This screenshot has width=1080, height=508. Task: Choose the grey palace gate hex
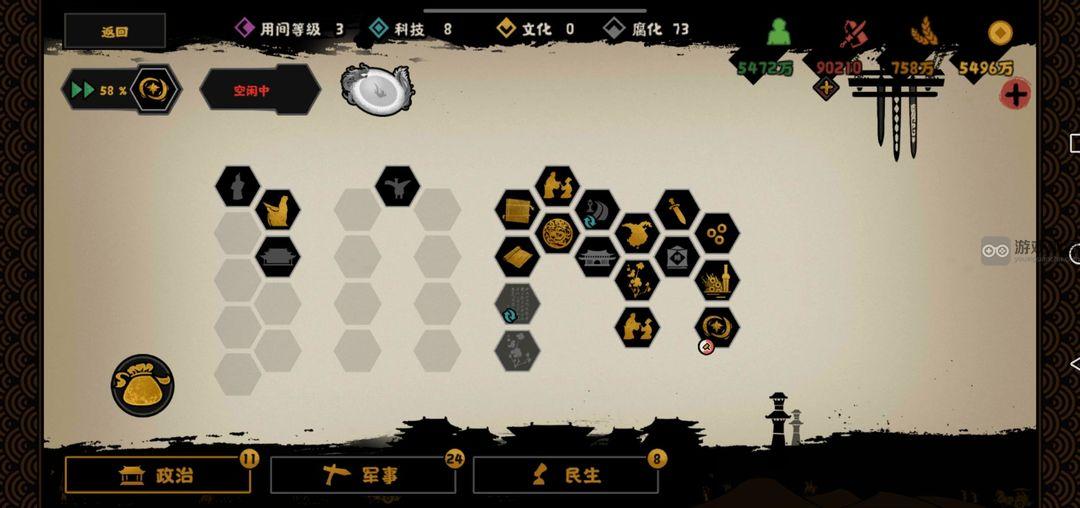pos(597,257)
